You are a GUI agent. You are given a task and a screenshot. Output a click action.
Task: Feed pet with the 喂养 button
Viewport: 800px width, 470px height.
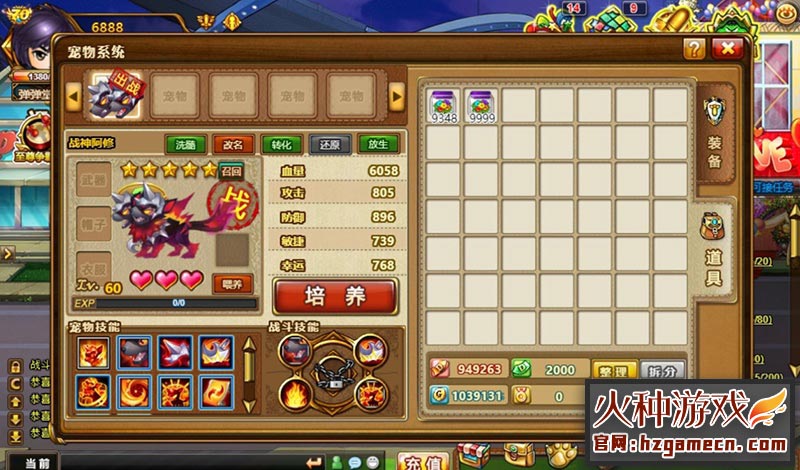pyautogui.click(x=231, y=283)
